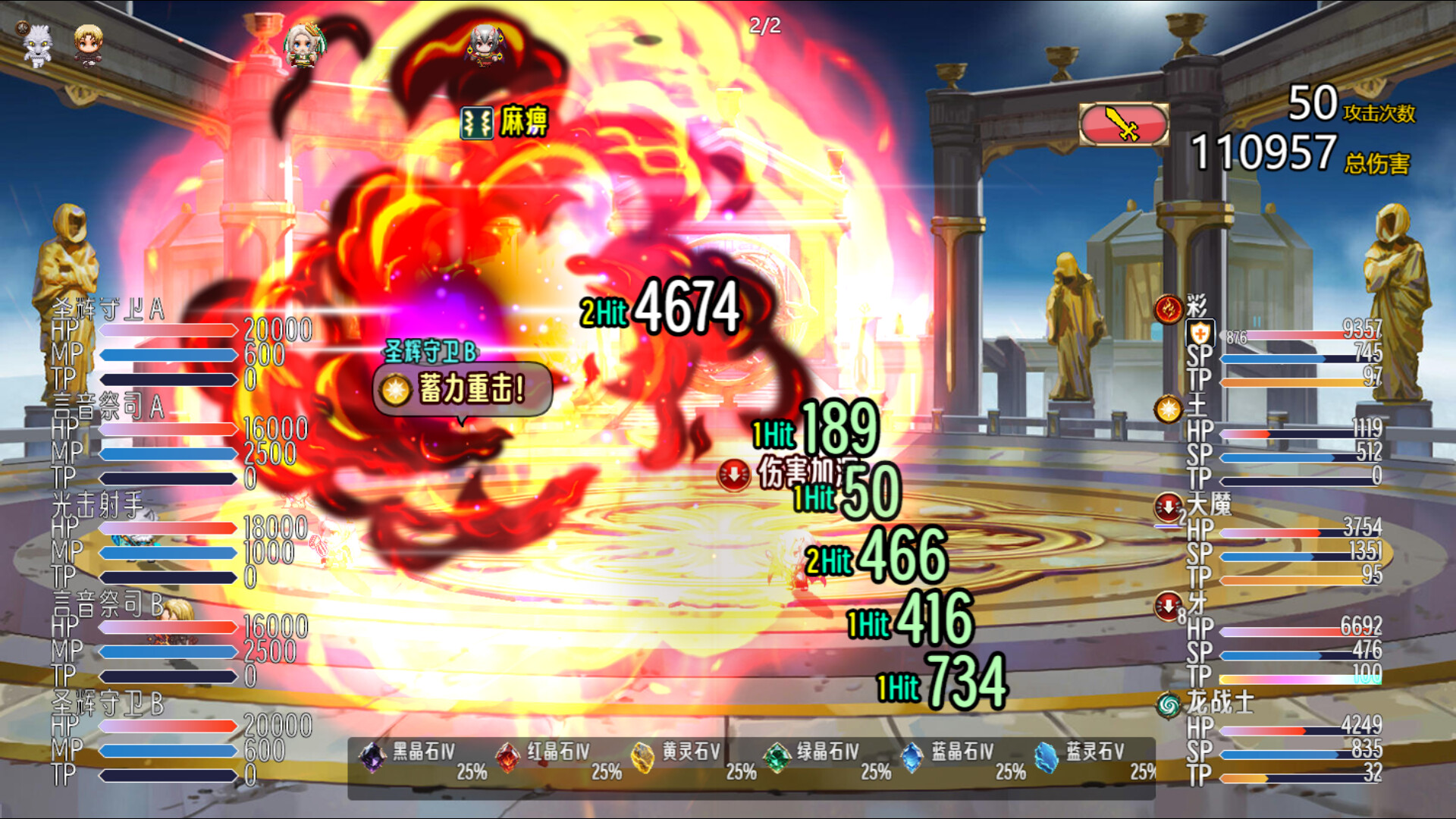Select the green-haired girl turn-order portrait
The height and width of the screenshot is (819, 1456).
tap(304, 45)
